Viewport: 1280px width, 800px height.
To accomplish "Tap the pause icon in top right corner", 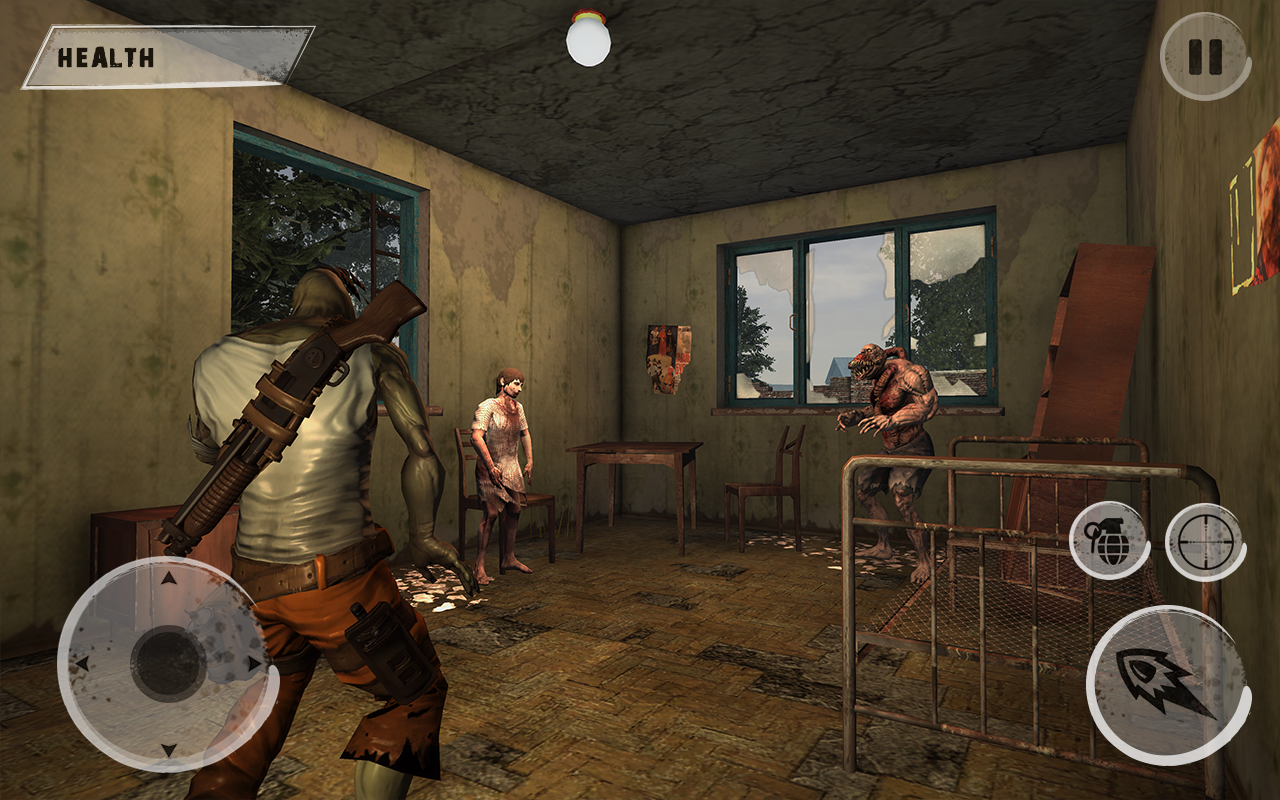I will (1204, 55).
